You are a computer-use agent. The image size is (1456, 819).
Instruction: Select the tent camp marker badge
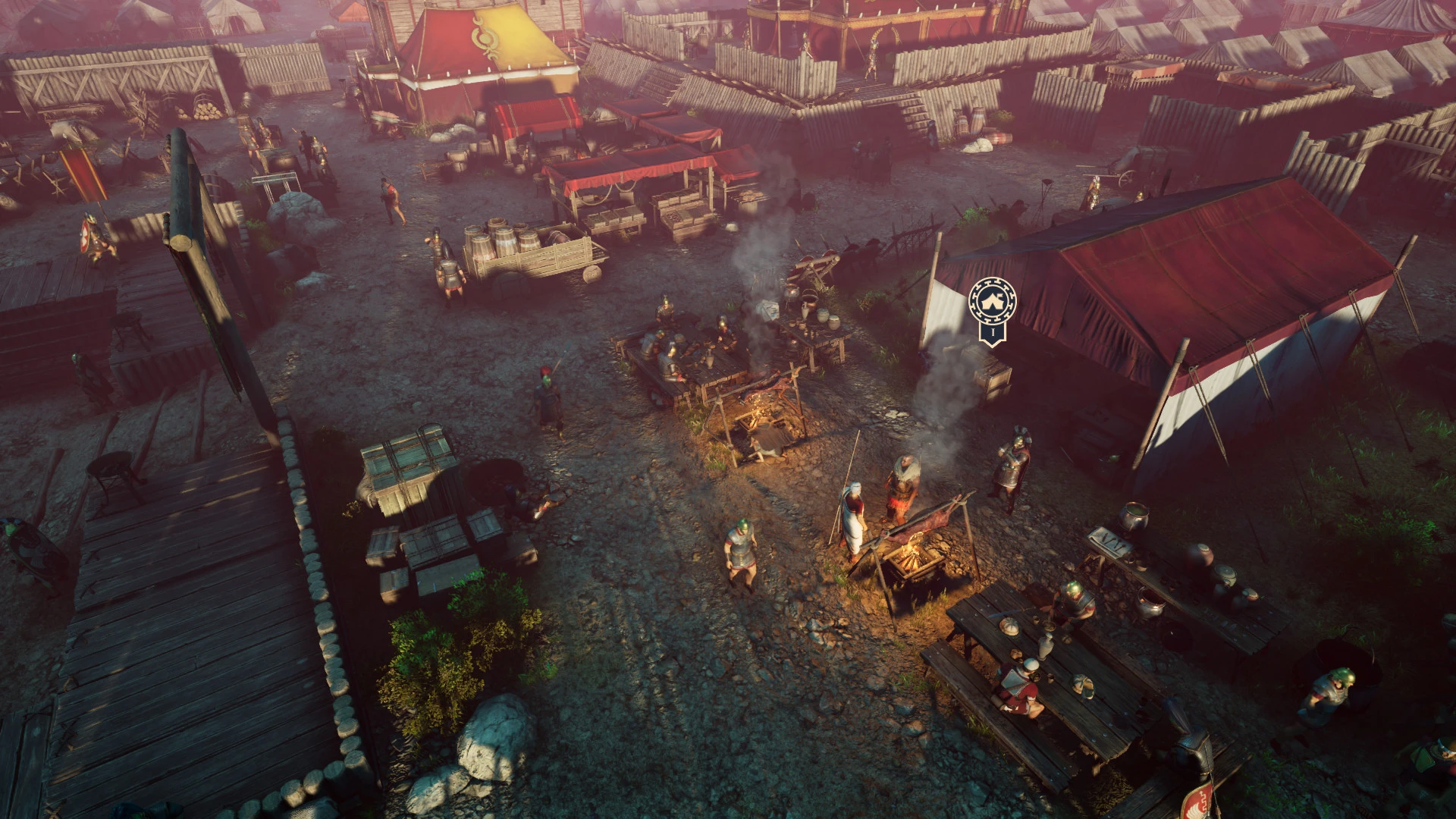click(992, 307)
